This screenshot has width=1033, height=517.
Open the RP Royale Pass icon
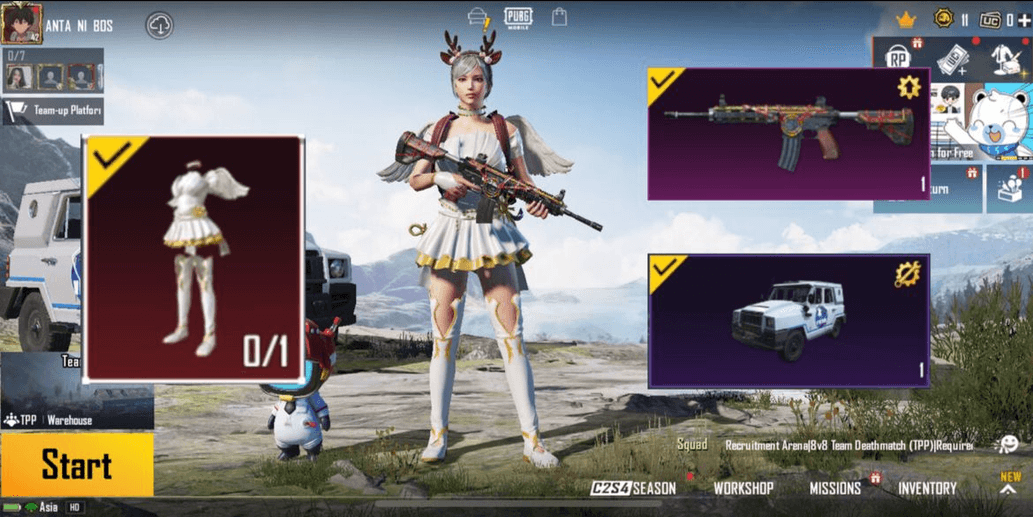(x=898, y=59)
